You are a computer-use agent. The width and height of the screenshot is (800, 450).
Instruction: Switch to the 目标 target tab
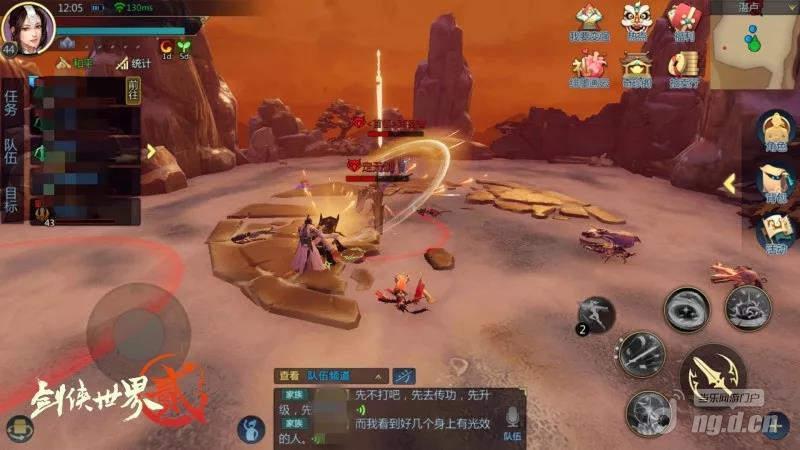(11, 200)
